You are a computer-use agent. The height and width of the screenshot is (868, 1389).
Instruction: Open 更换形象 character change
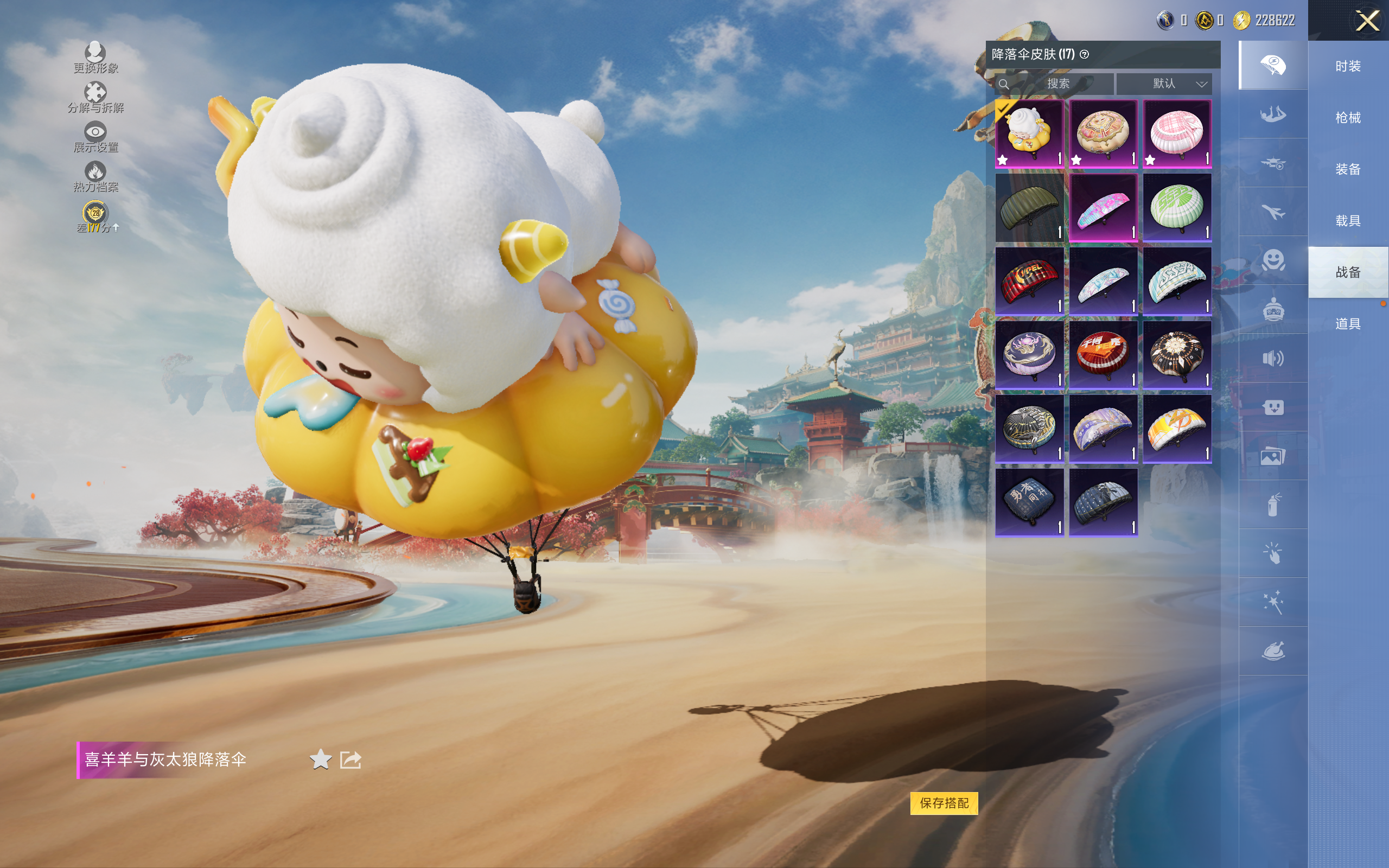click(95, 58)
